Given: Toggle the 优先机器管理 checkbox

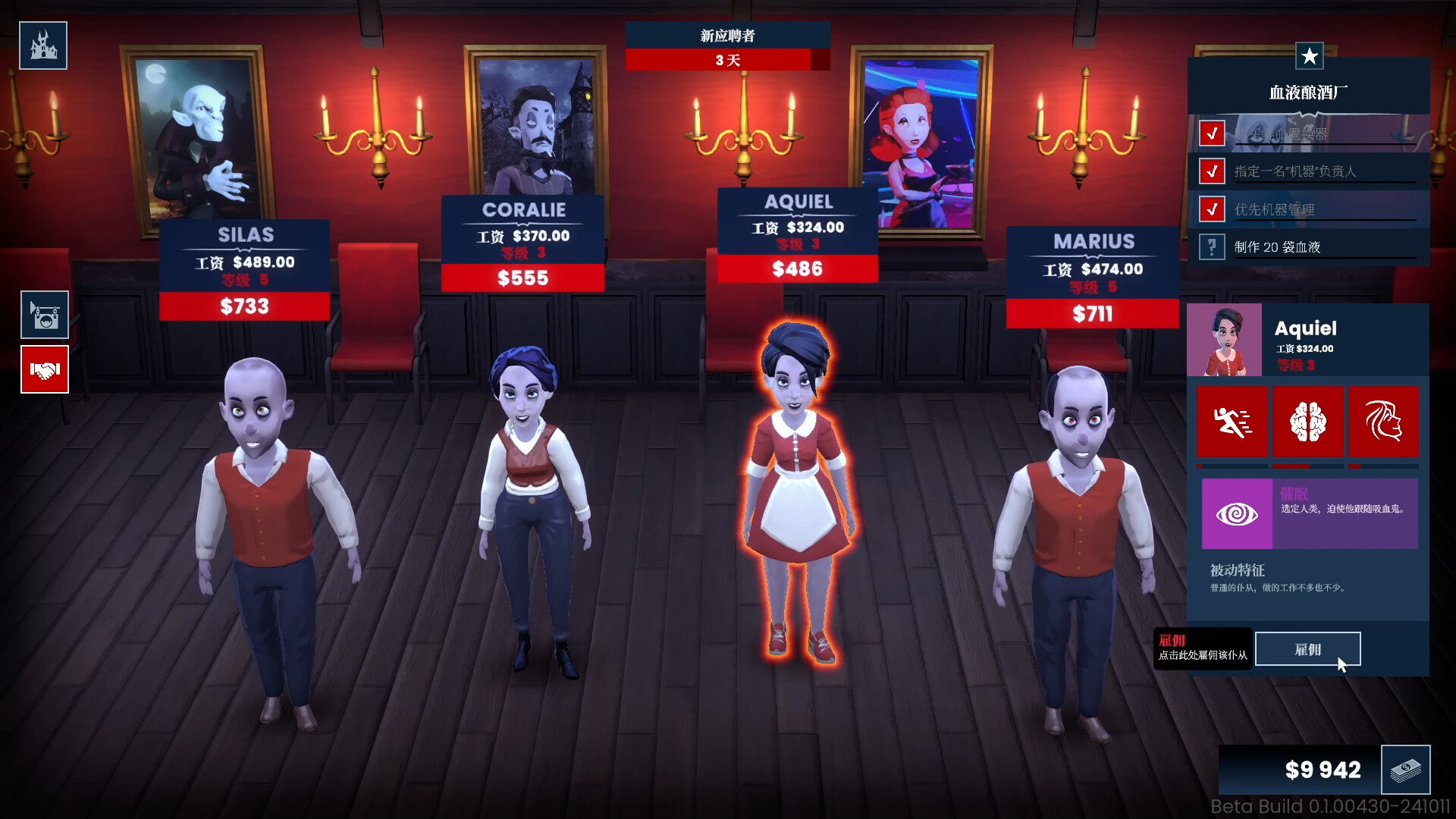Looking at the screenshot, I should tap(1211, 209).
